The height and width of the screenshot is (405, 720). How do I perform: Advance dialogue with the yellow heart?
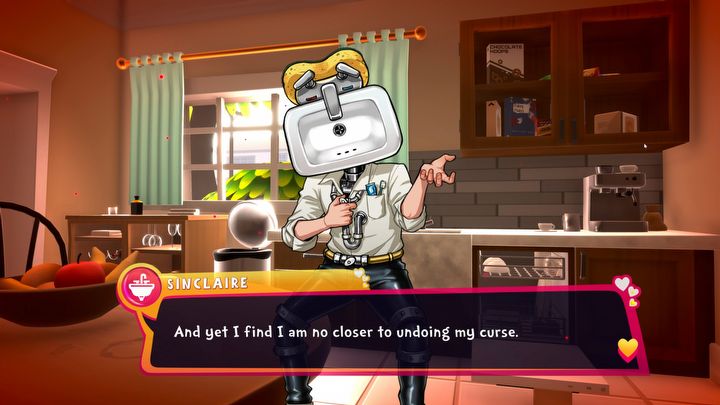click(627, 348)
